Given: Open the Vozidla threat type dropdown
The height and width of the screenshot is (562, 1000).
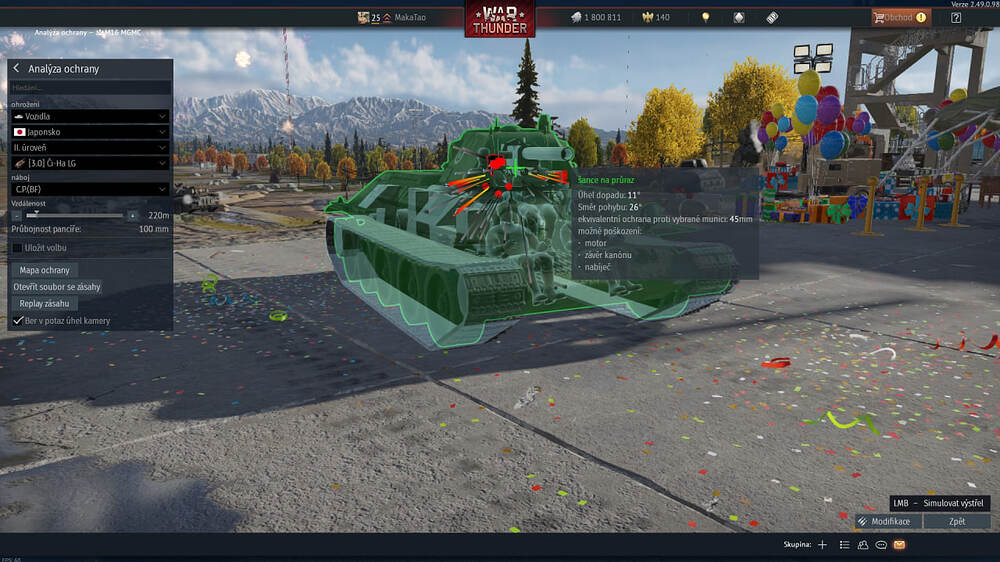Looking at the screenshot, I should [89, 116].
